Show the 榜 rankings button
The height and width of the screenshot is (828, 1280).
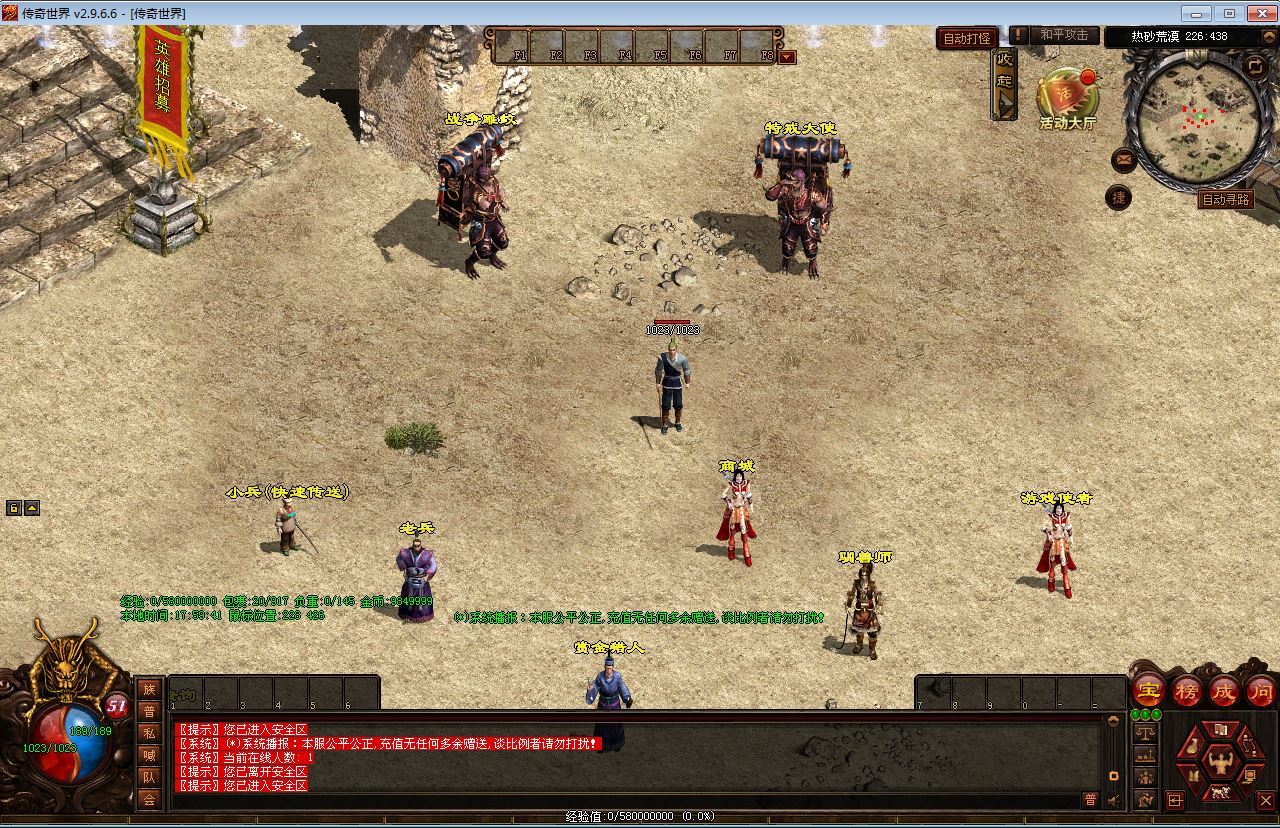tap(1187, 690)
